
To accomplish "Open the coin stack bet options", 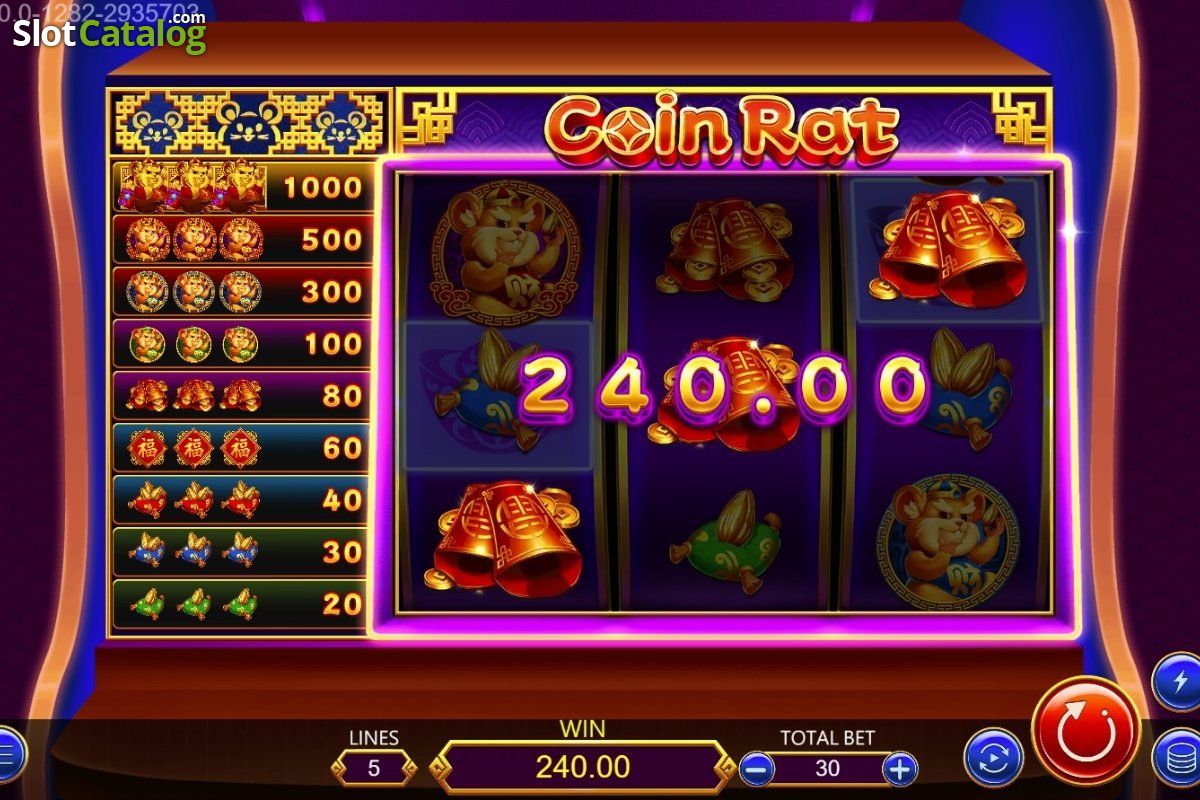I will pyautogui.click(x=1179, y=759).
